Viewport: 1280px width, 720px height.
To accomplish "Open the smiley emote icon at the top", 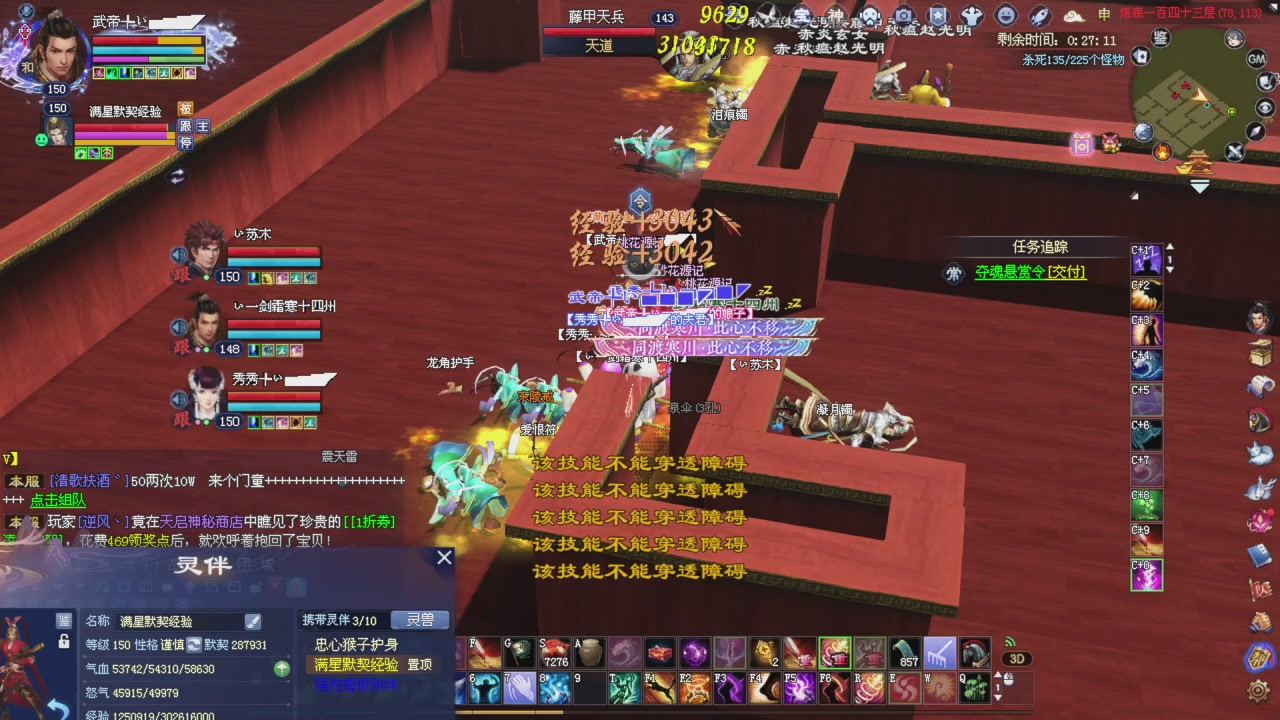I will (x=1007, y=15).
